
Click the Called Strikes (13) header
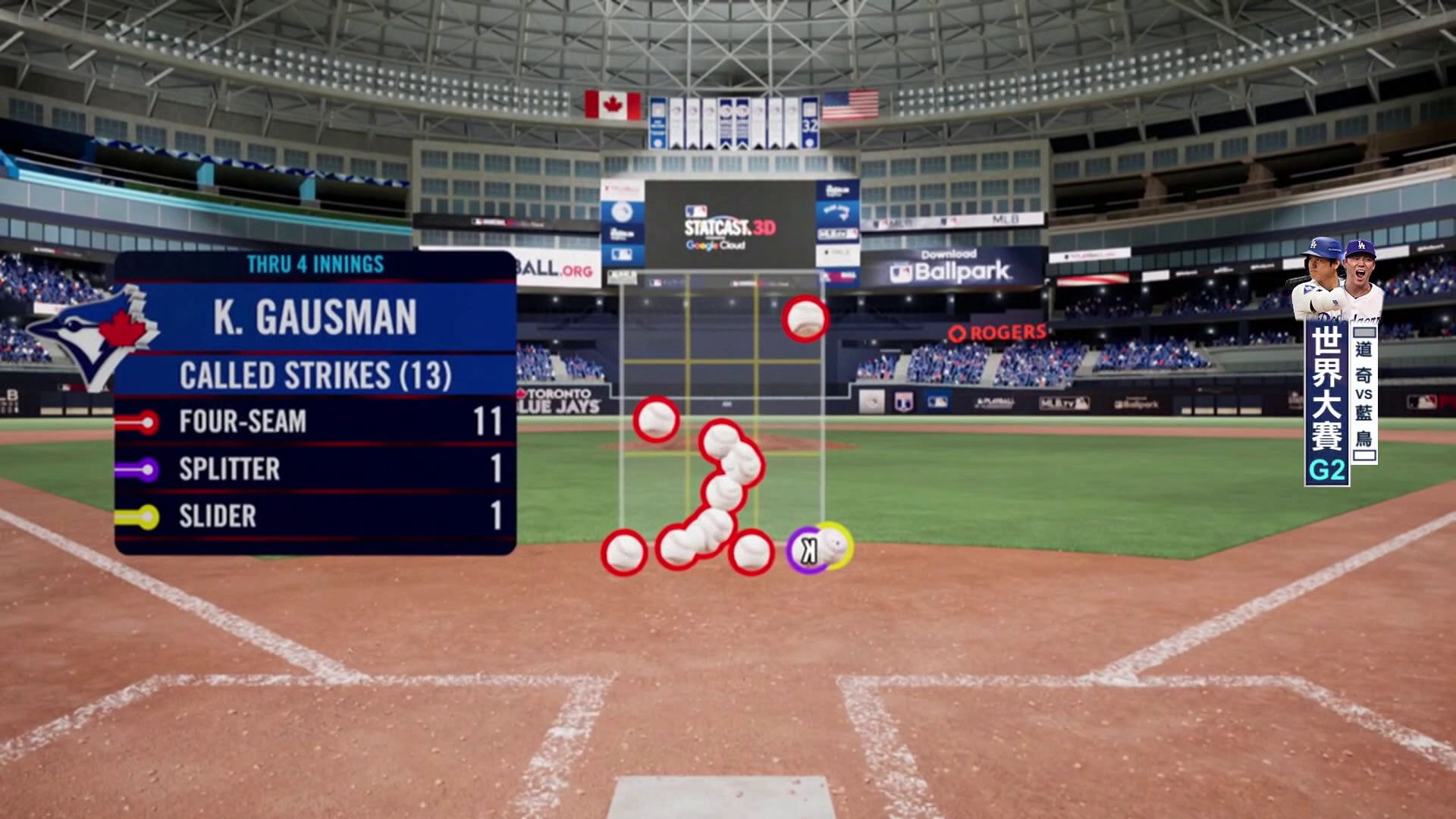(x=315, y=375)
